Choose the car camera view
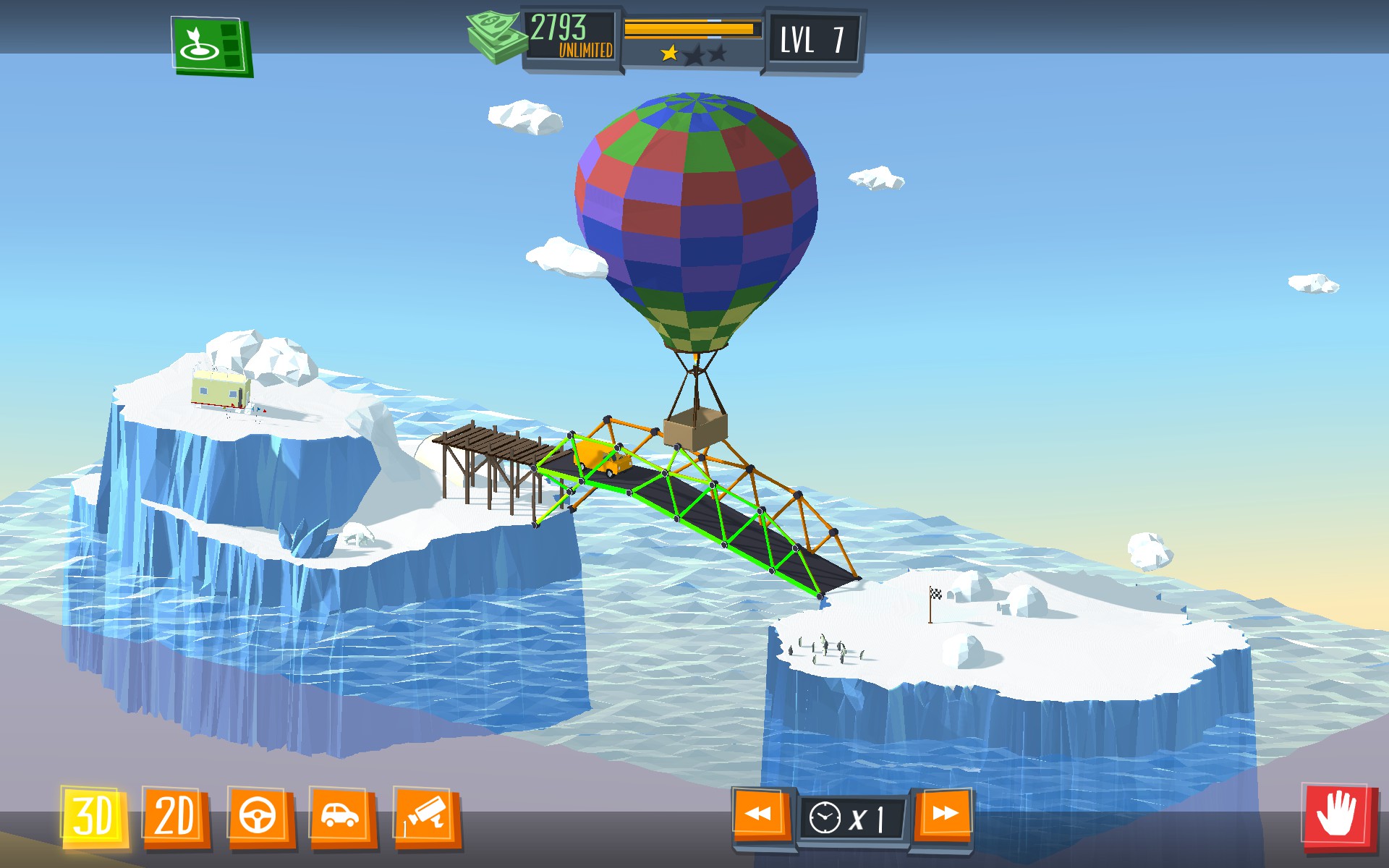This screenshot has height=868, width=1389. click(x=341, y=817)
